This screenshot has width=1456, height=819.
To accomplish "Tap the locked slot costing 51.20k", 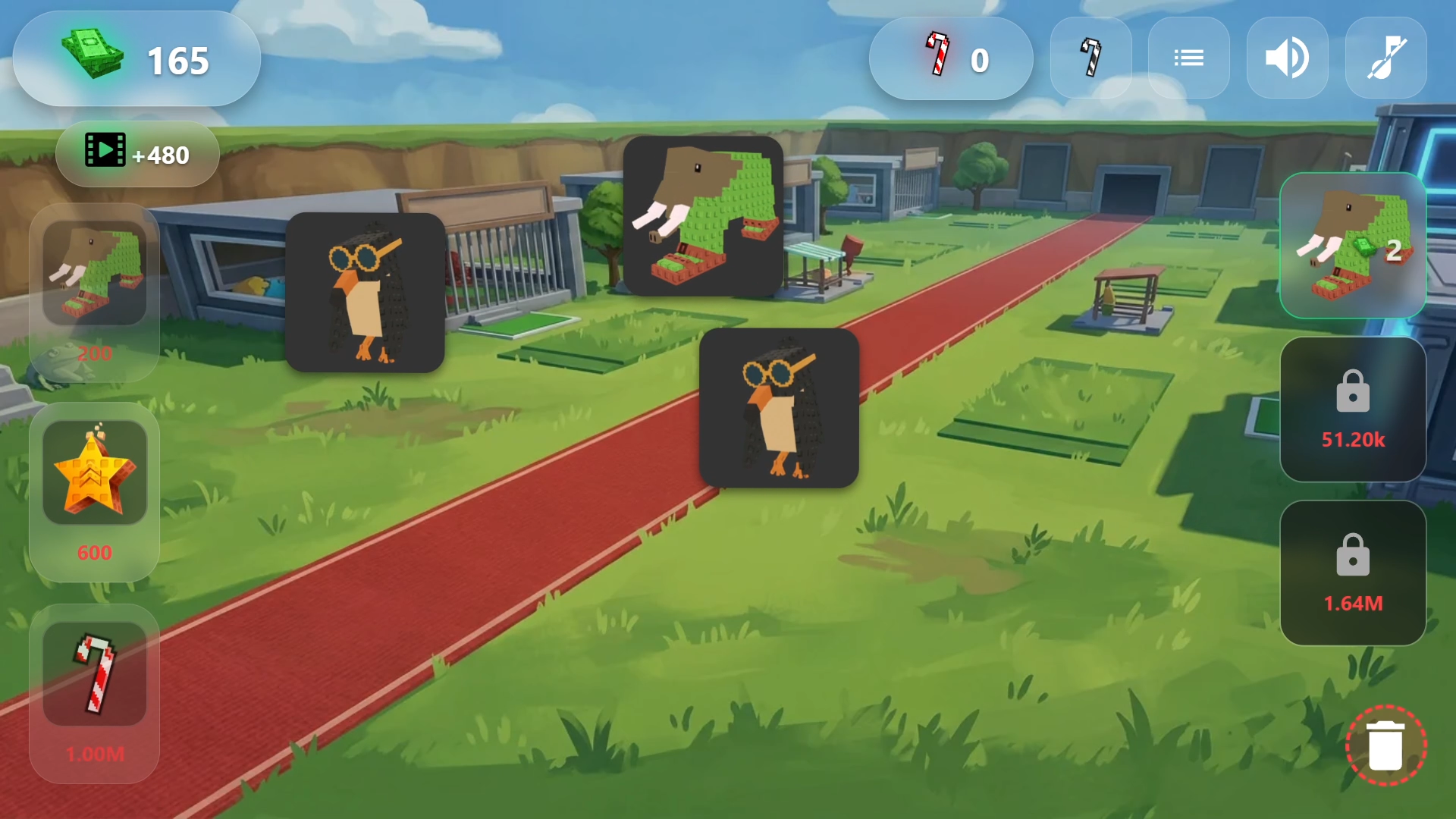I will coord(1353,409).
